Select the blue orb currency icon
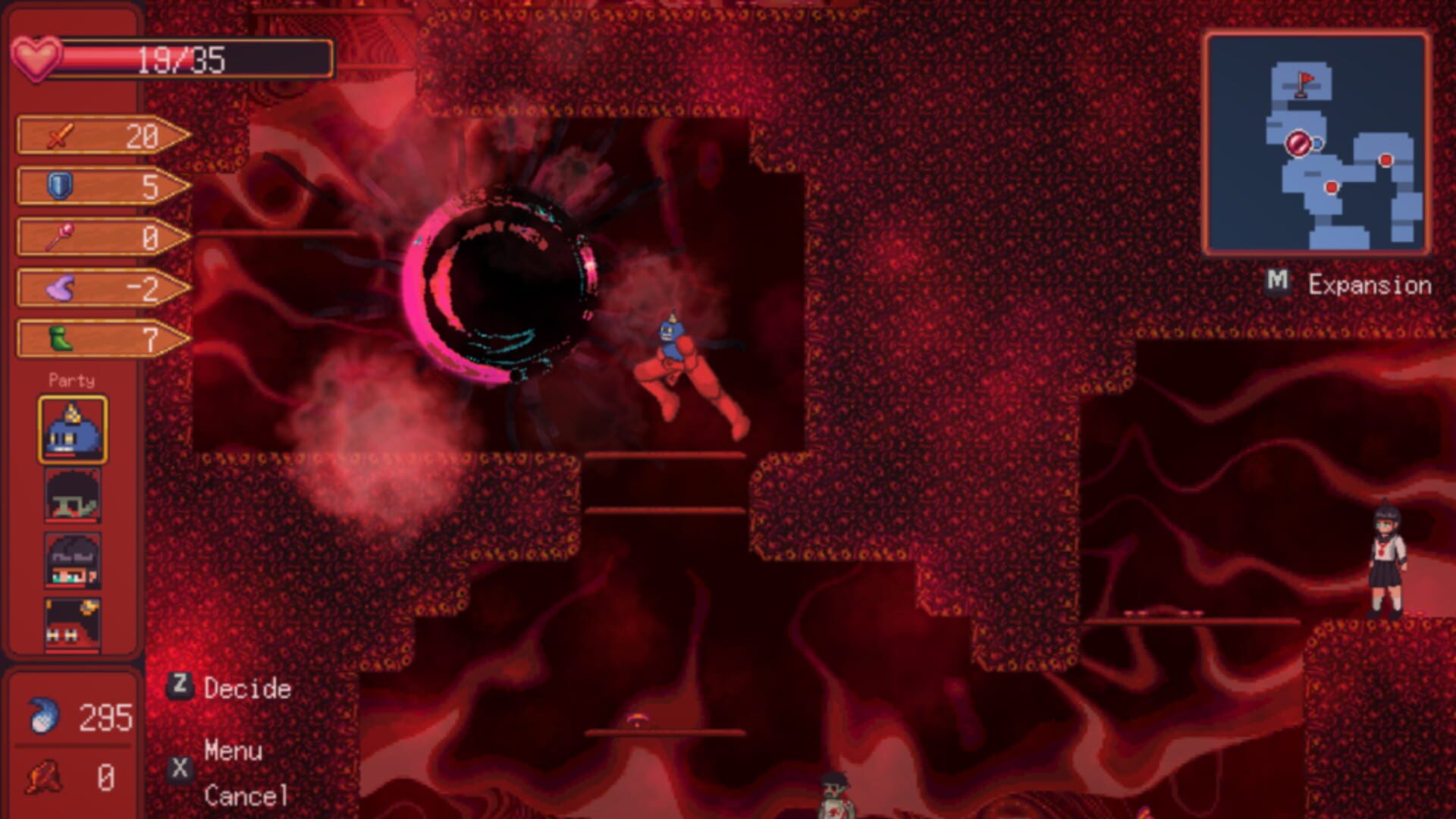Viewport: 1456px width, 819px height. click(x=44, y=717)
